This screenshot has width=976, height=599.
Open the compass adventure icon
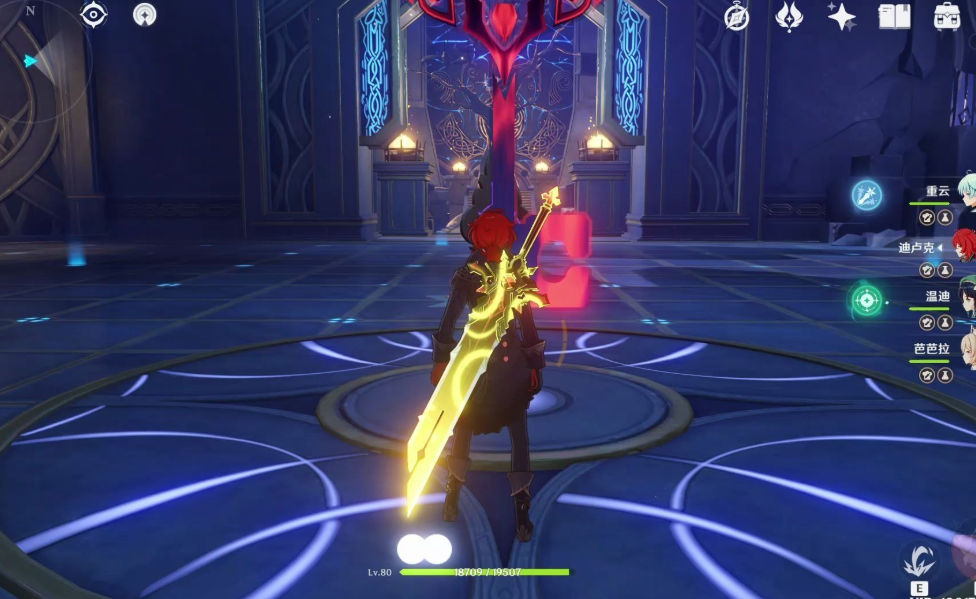click(x=737, y=17)
